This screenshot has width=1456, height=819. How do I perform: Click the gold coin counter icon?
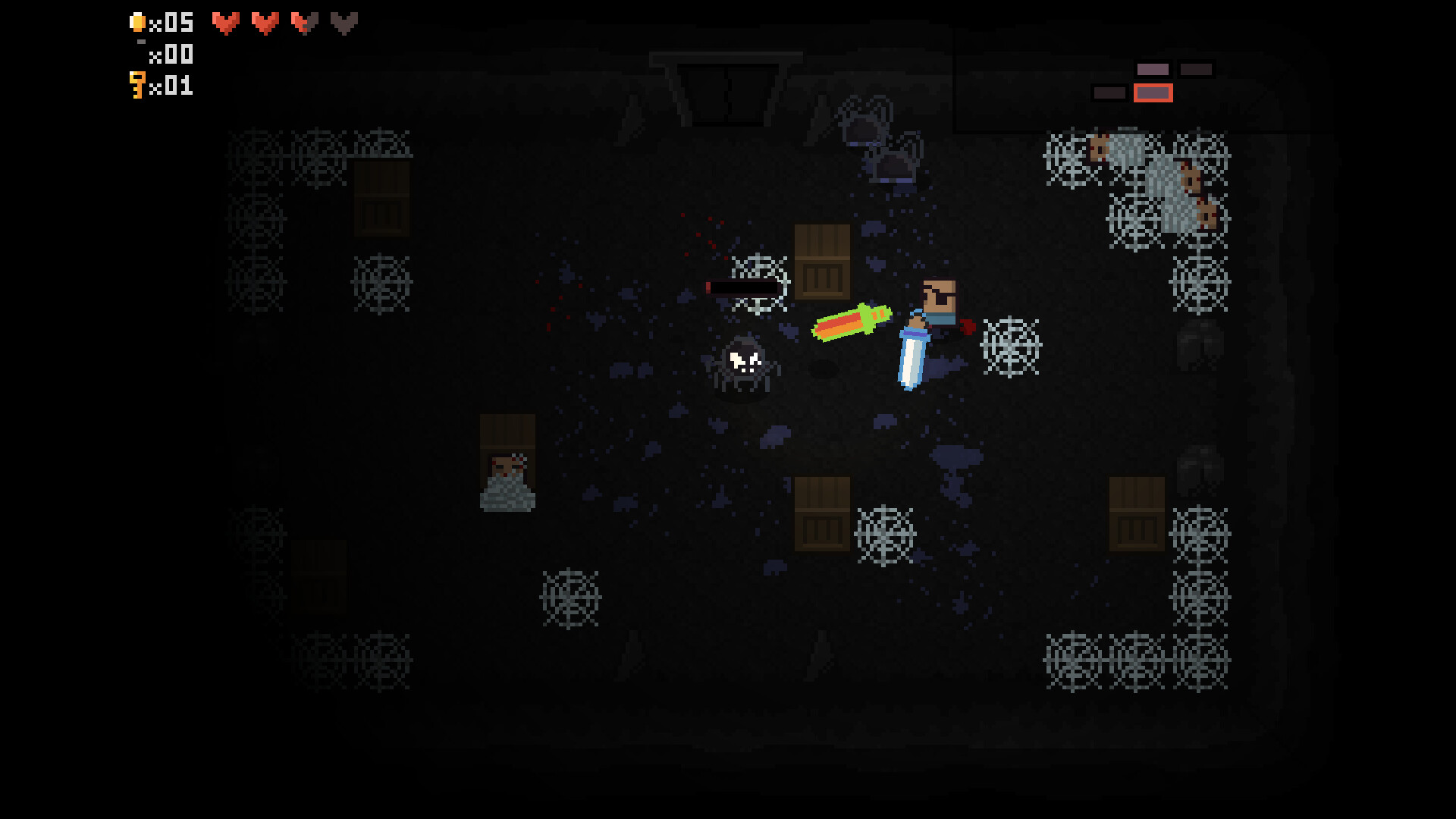pos(138,21)
